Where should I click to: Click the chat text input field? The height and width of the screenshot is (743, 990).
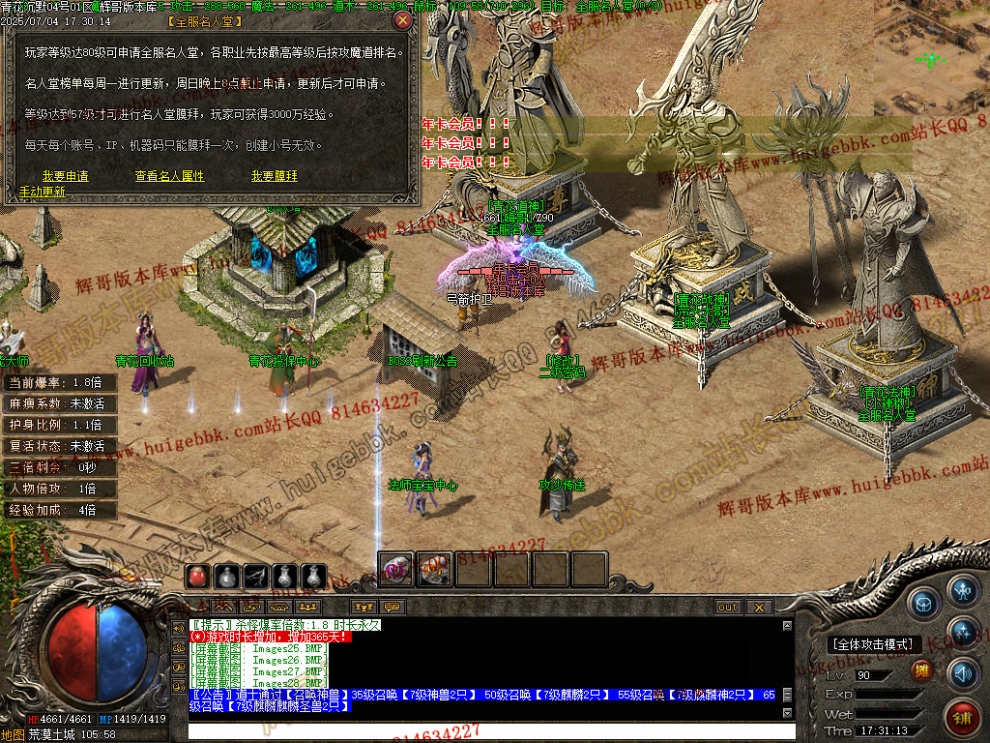(x=490, y=731)
